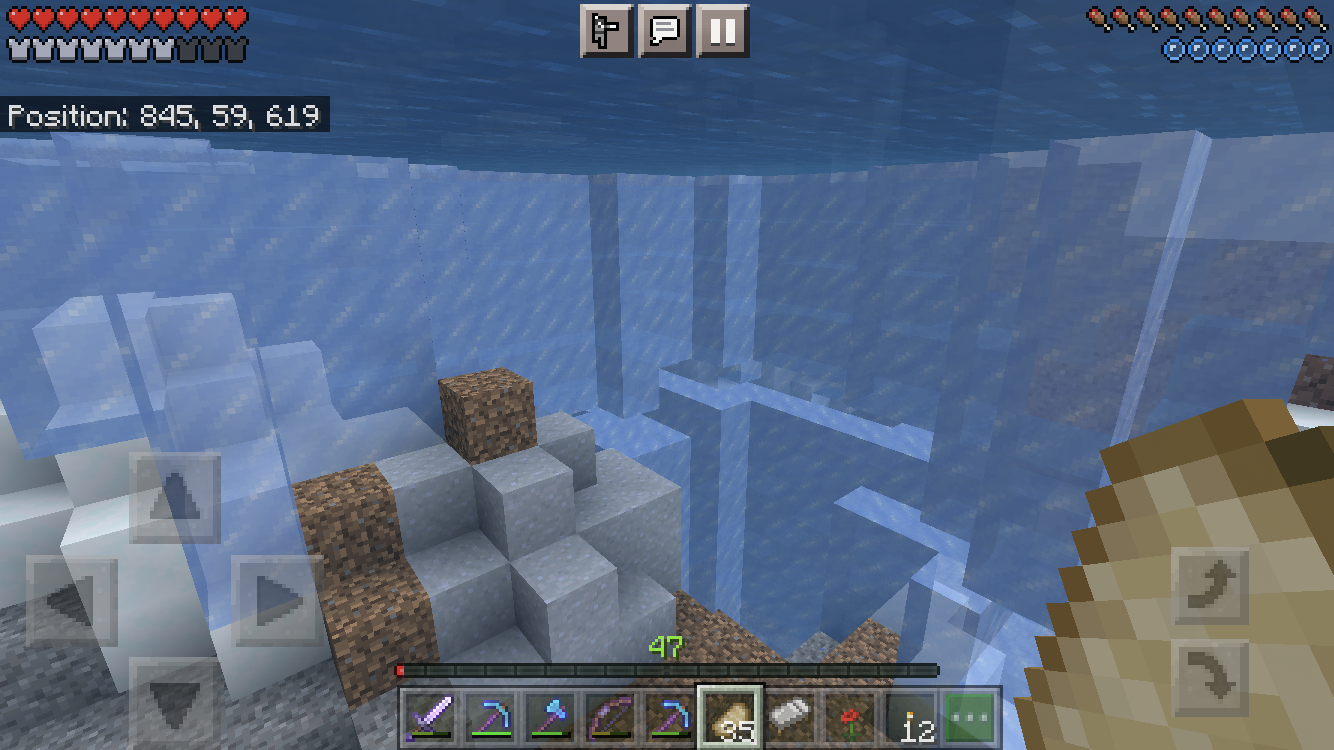The width and height of the screenshot is (1334, 750).
Task: Equip the bow from the hotbar
Action: (x=609, y=717)
